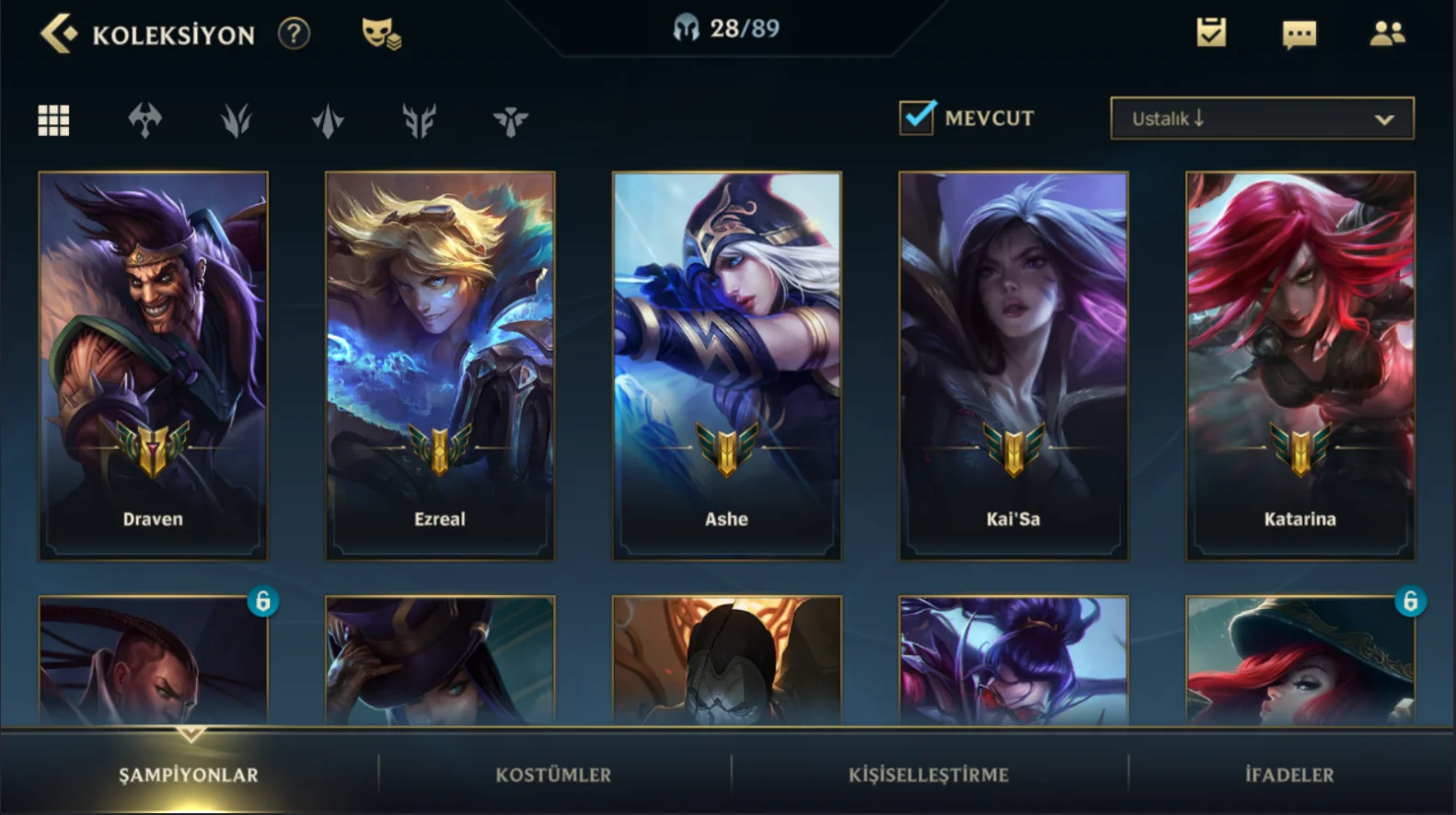Open the question mark help icon
The width and height of the screenshot is (1456, 815).
click(294, 34)
